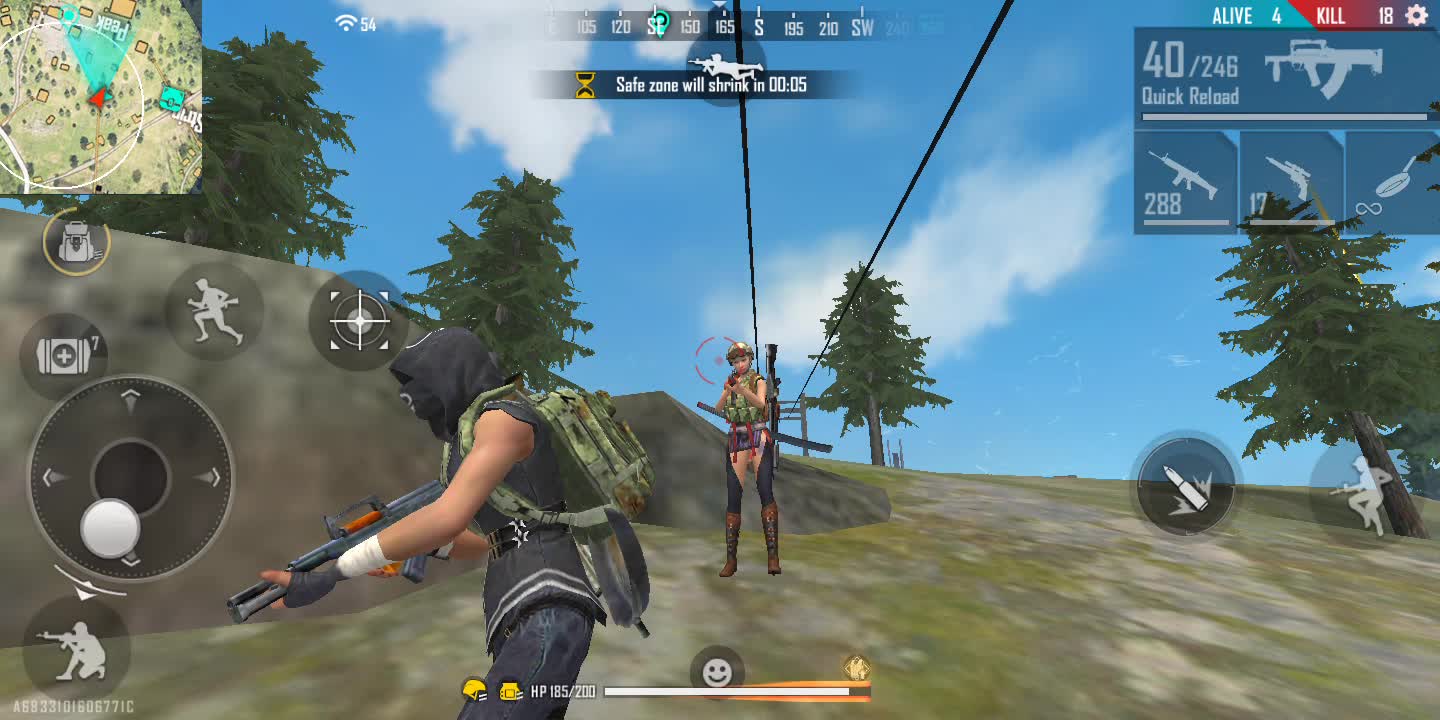1440x720 pixels.
Task: Activate the character skill icon above HP bar
Action: point(856,668)
